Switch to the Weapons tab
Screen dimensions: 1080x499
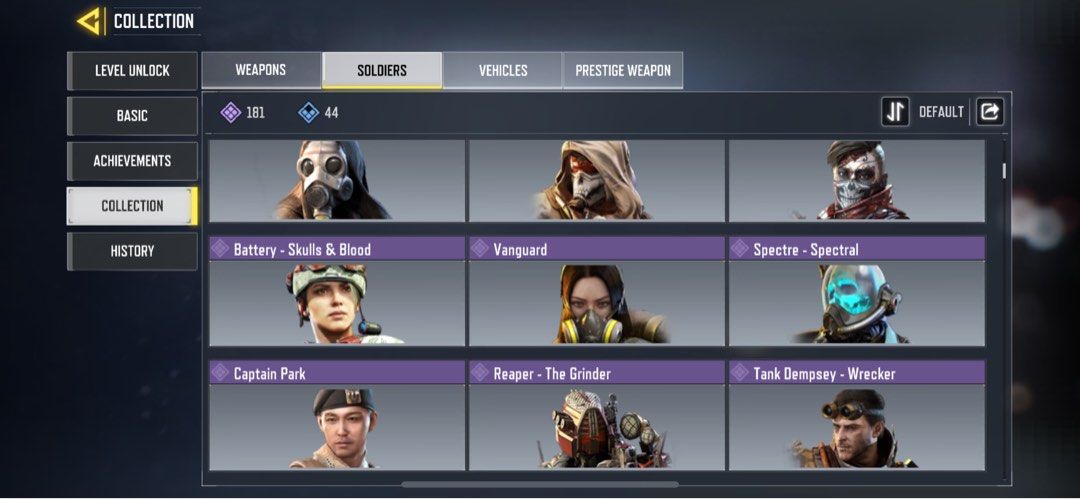(261, 70)
